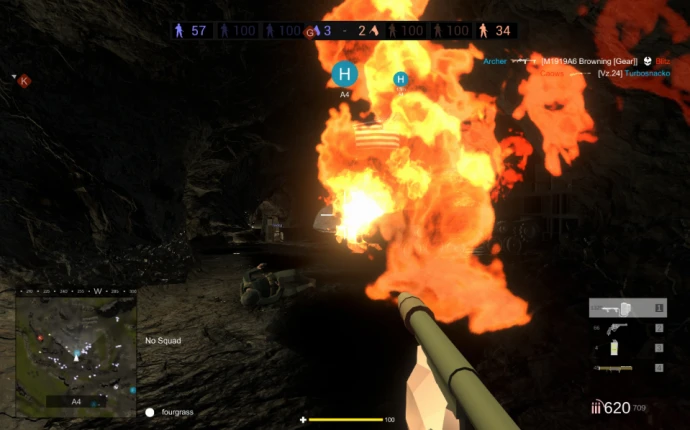This screenshot has height=430, width=690.
Task: Select the A4 grid label on minimap
Action: click(x=76, y=401)
